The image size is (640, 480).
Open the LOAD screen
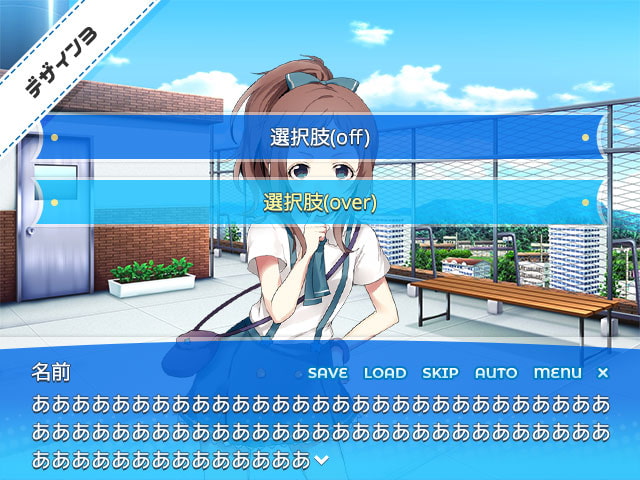pos(385,373)
